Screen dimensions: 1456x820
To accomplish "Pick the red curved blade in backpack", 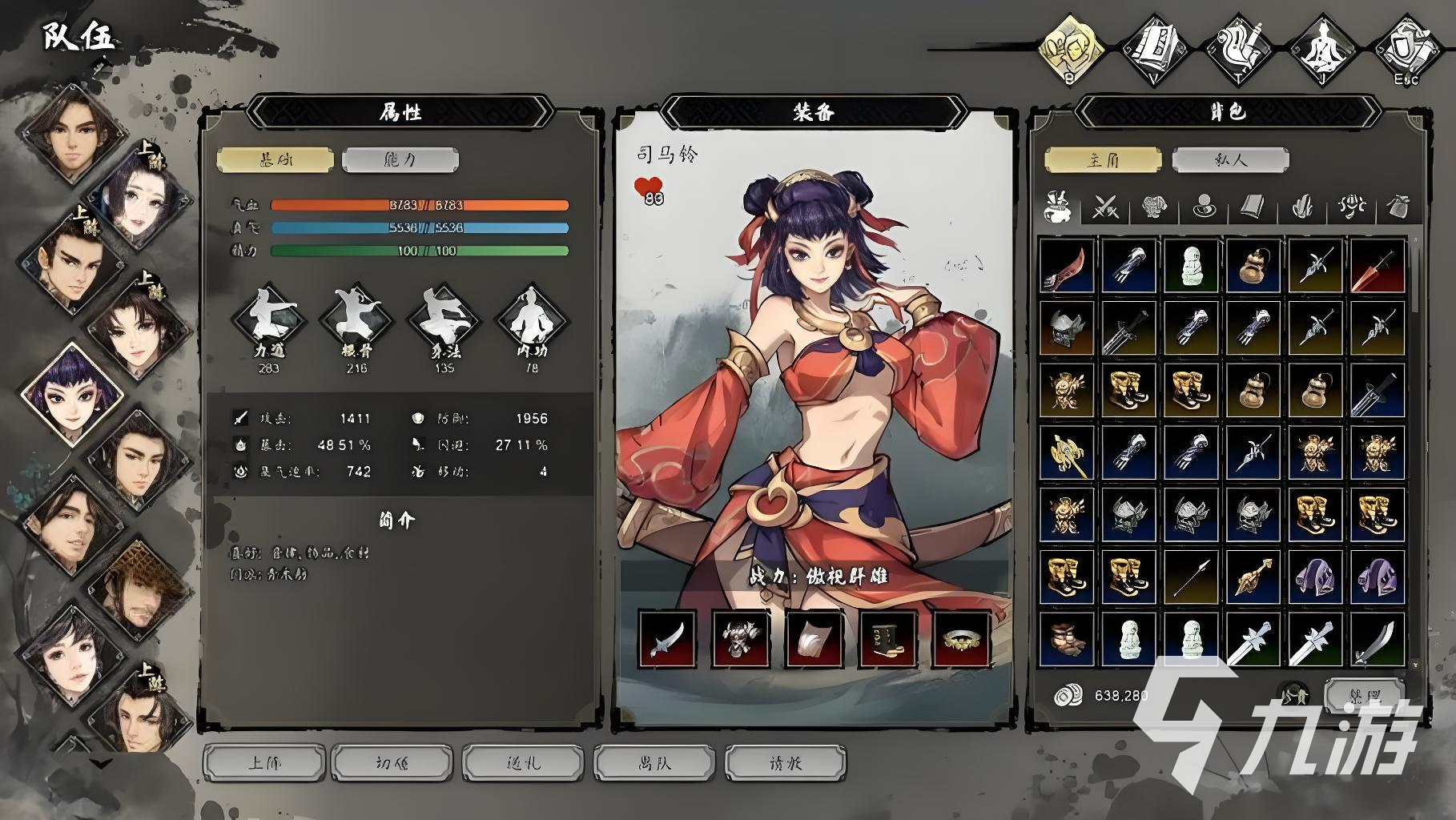I will (x=1067, y=266).
